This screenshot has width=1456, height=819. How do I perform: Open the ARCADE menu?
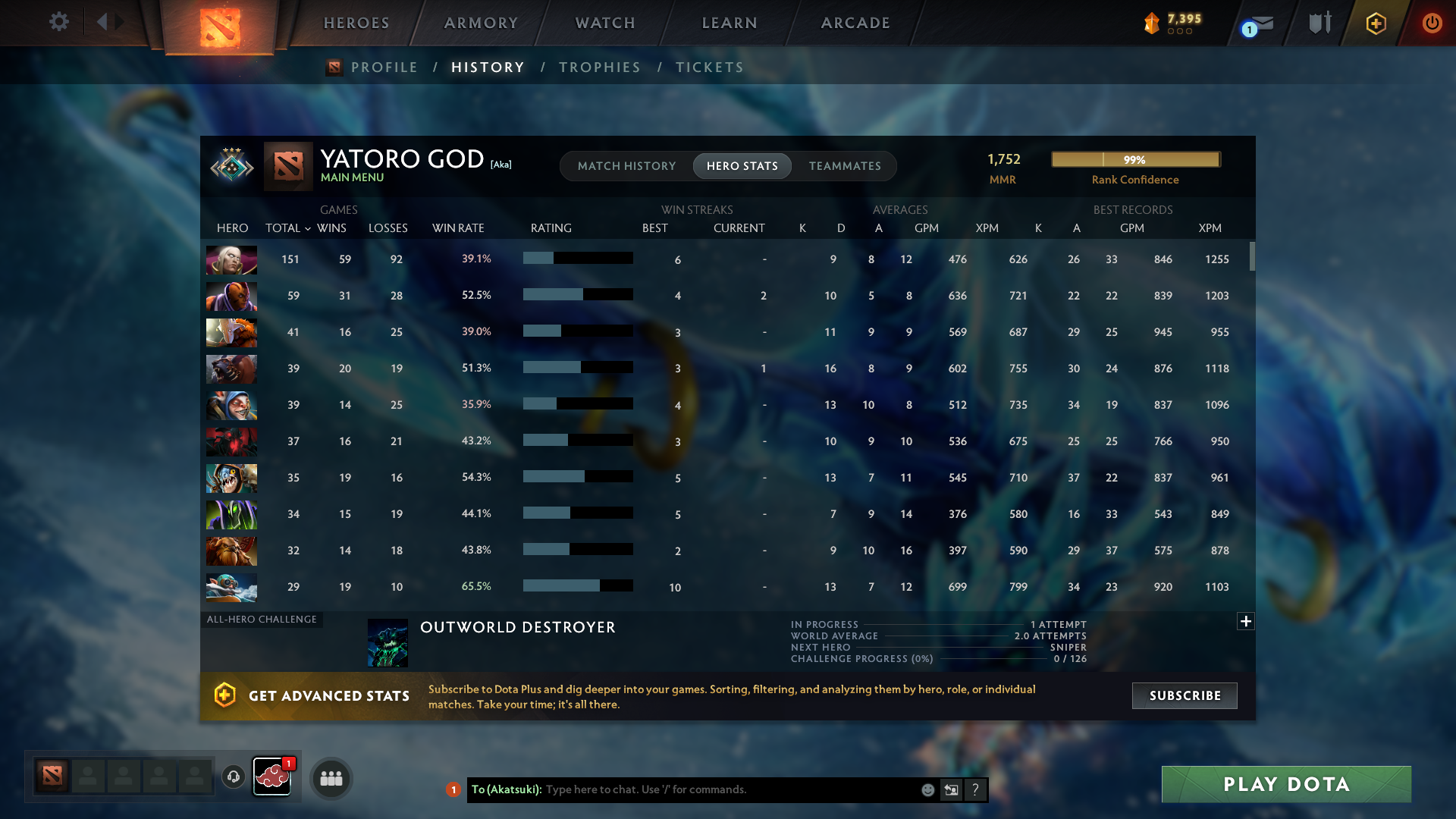pyautogui.click(x=855, y=23)
